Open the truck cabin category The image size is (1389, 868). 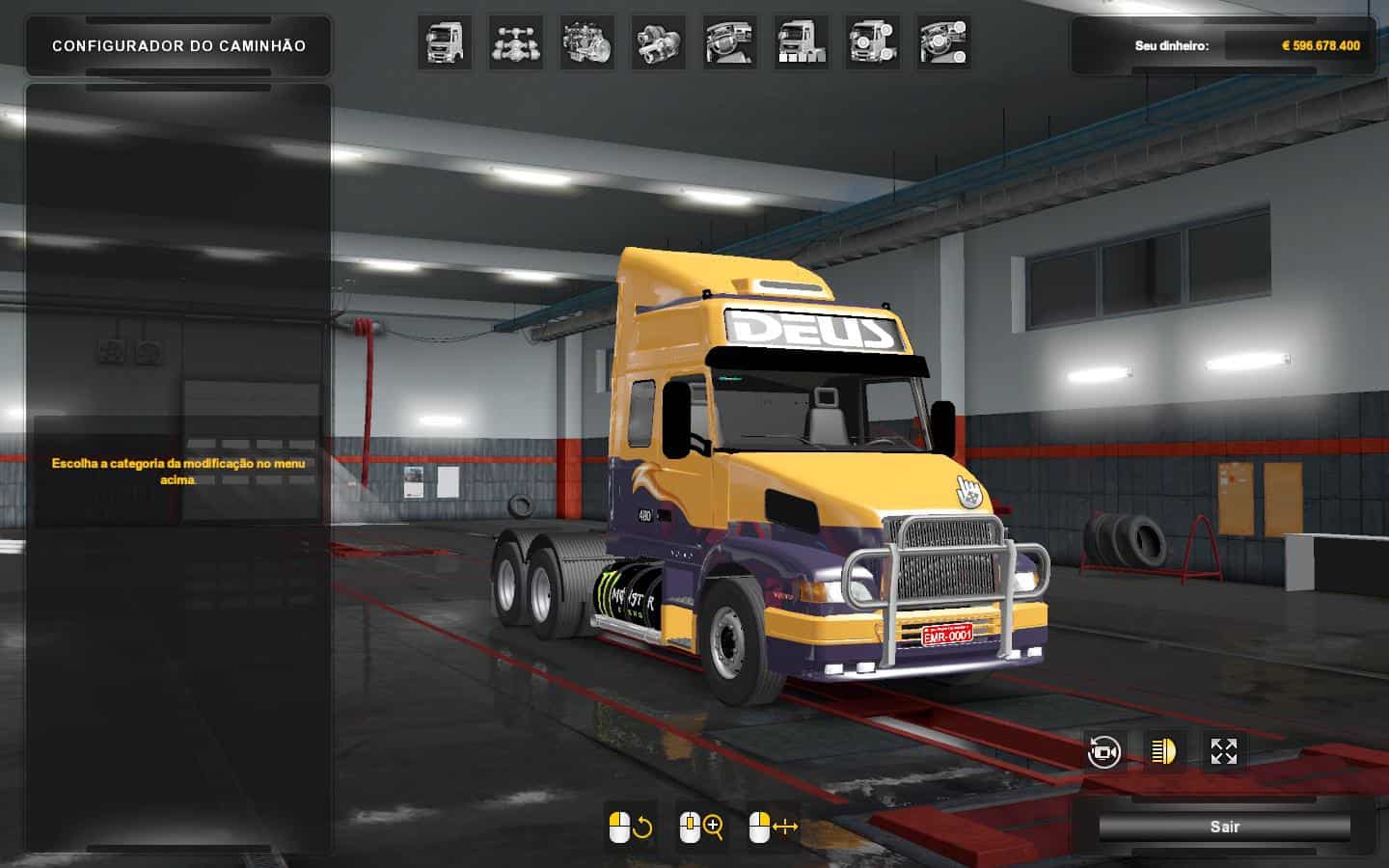coord(445,42)
